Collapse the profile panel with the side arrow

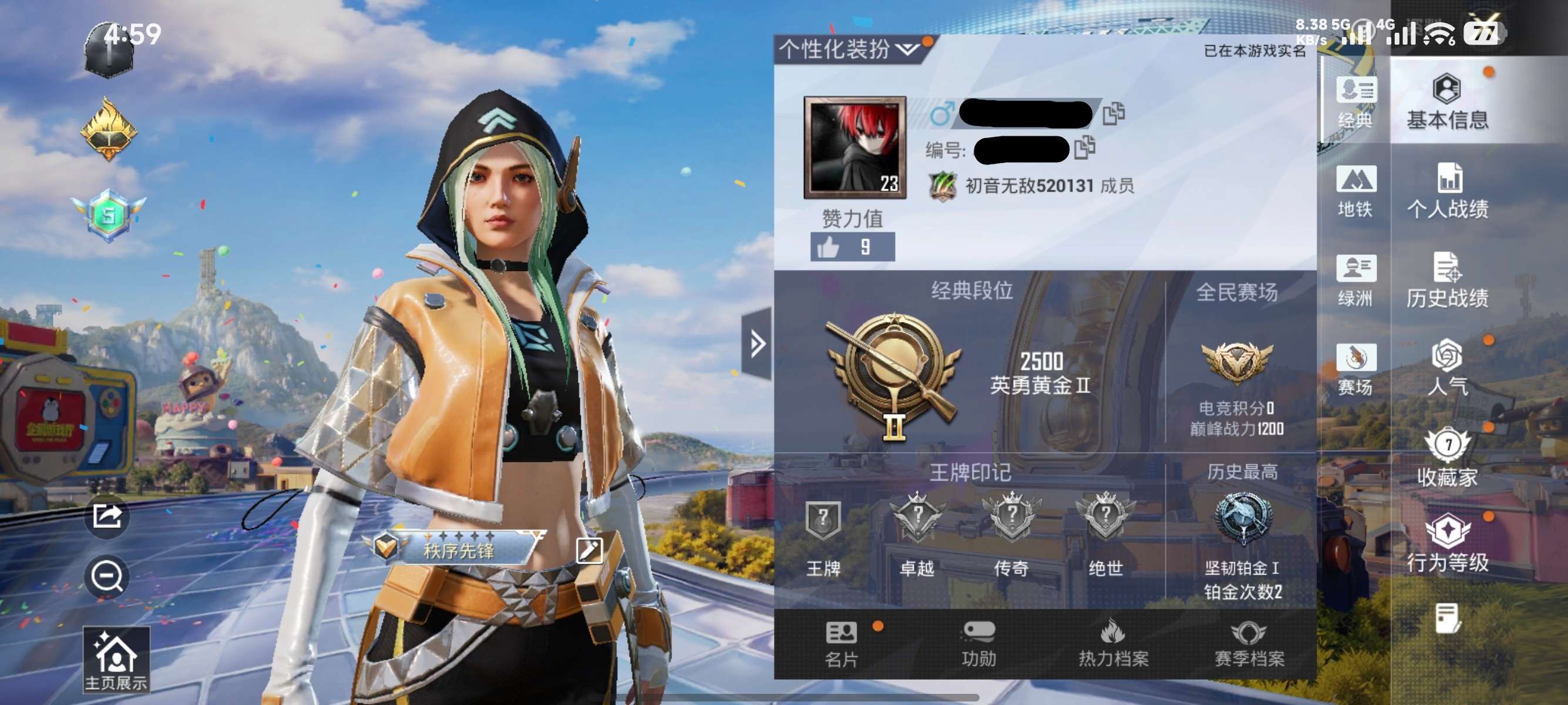click(756, 344)
